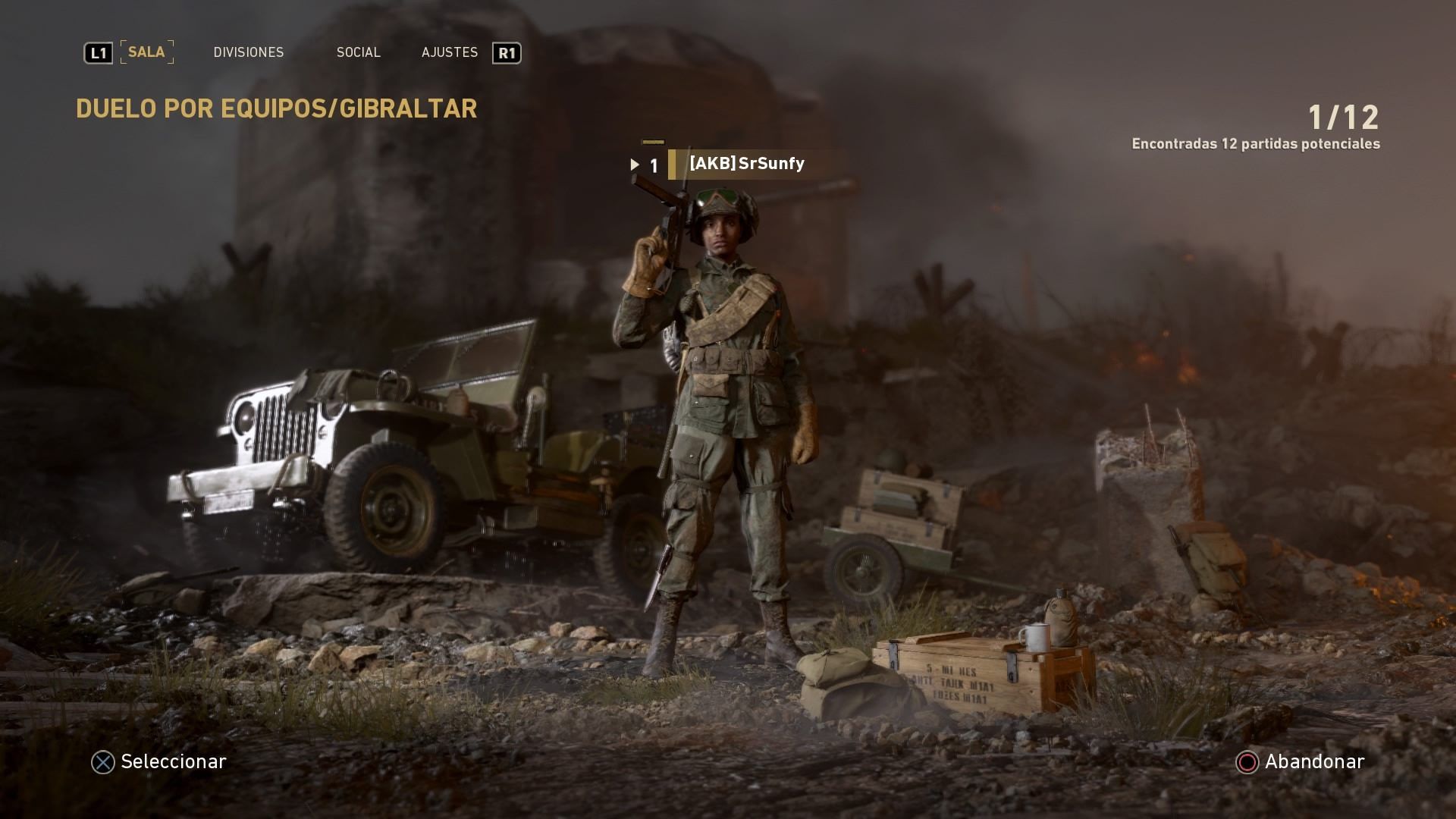Switch to the Sala tab

coord(146,52)
